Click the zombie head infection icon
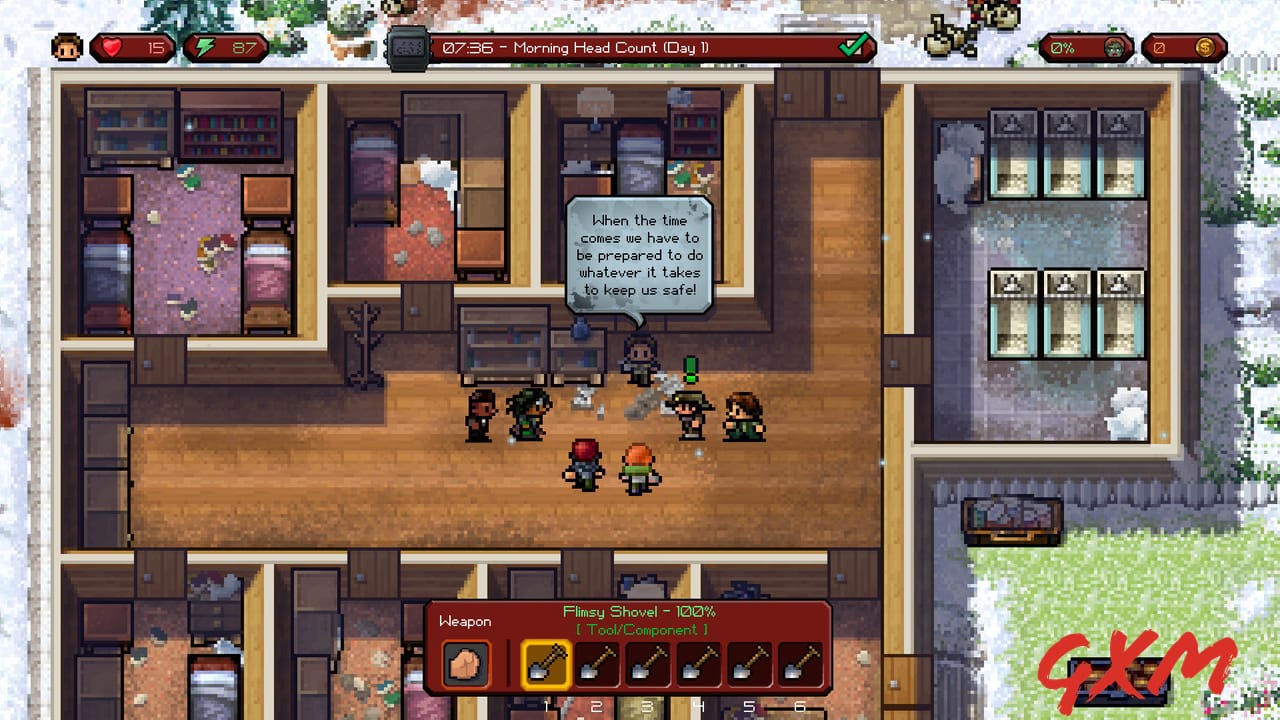 [x=1113, y=46]
